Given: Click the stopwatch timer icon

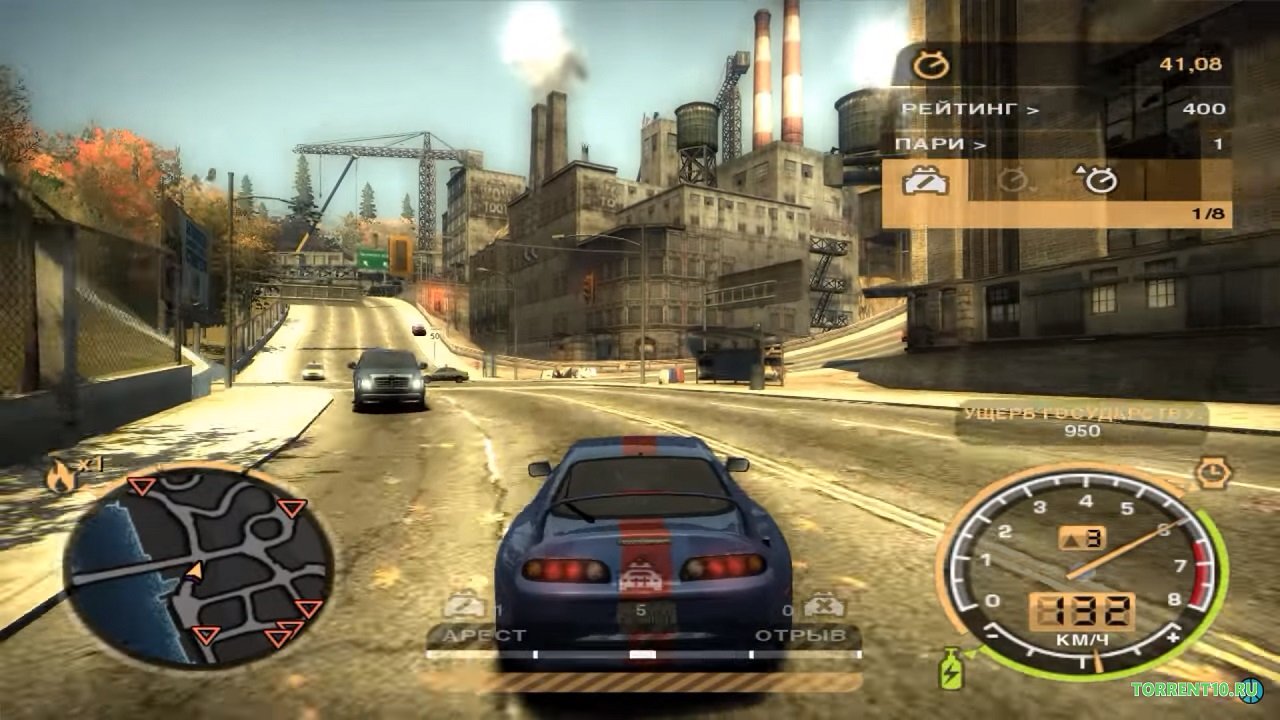Looking at the screenshot, I should pyautogui.click(x=932, y=66).
